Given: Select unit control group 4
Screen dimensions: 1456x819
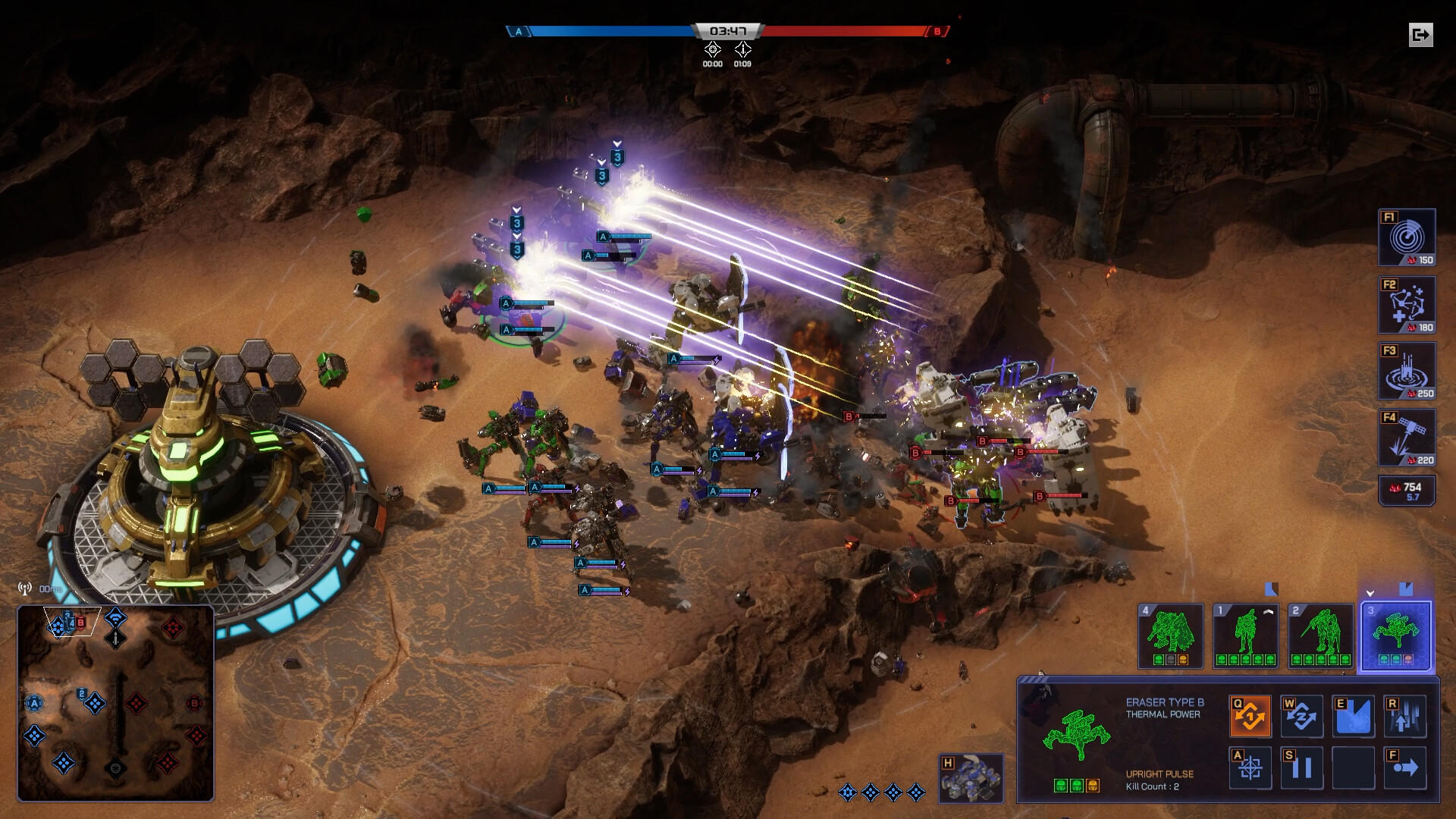Looking at the screenshot, I should 1170,637.
